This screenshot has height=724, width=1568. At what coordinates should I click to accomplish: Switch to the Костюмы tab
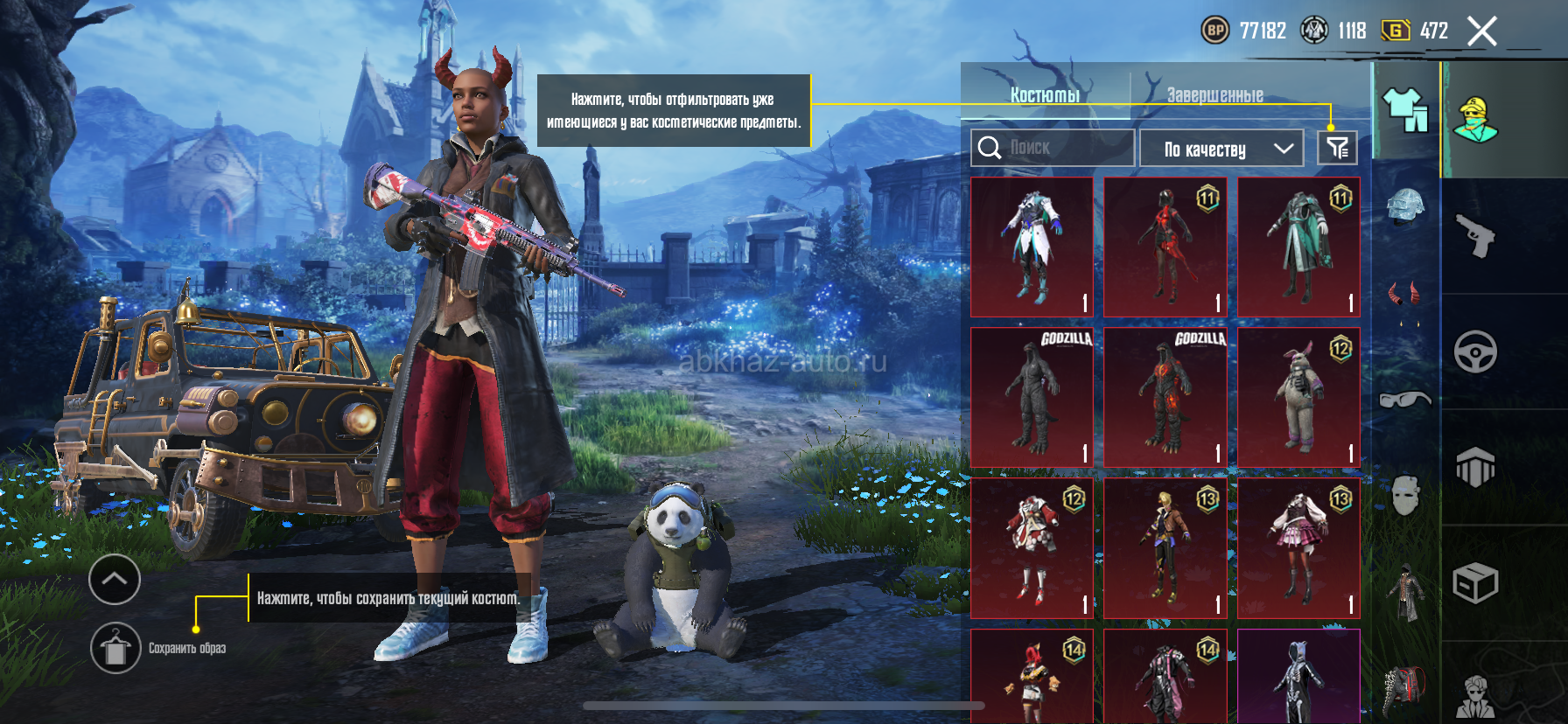[x=1045, y=94]
